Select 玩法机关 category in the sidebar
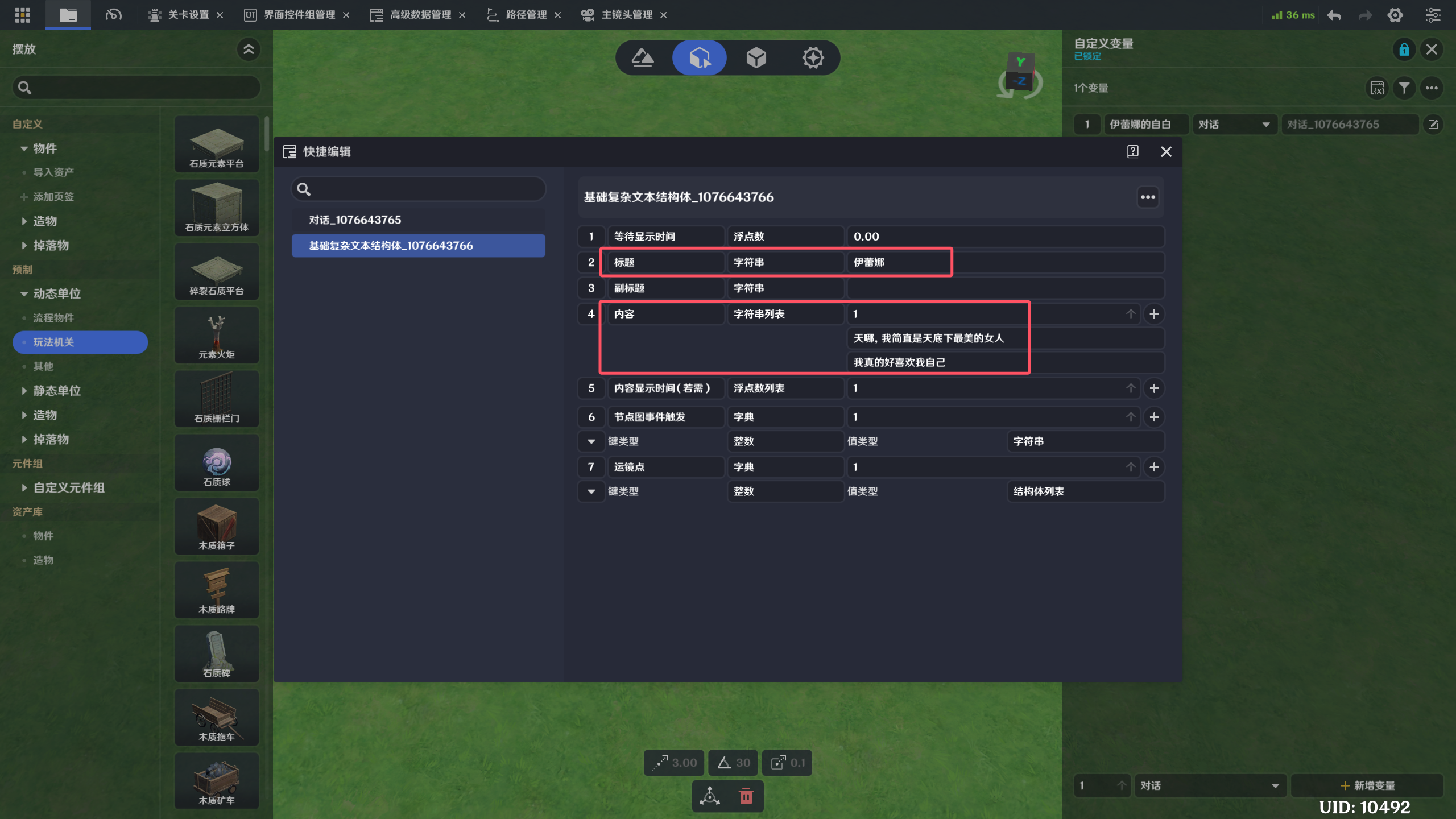This screenshot has height=819, width=1456. click(x=80, y=342)
